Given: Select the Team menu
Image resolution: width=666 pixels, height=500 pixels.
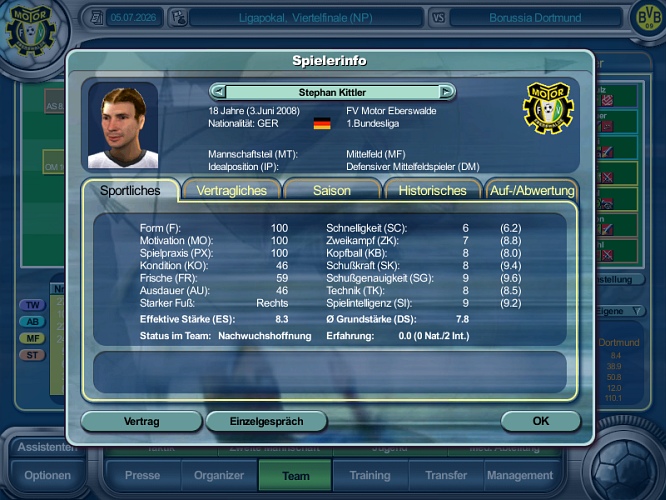Looking at the screenshot, I should click(x=296, y=476).
